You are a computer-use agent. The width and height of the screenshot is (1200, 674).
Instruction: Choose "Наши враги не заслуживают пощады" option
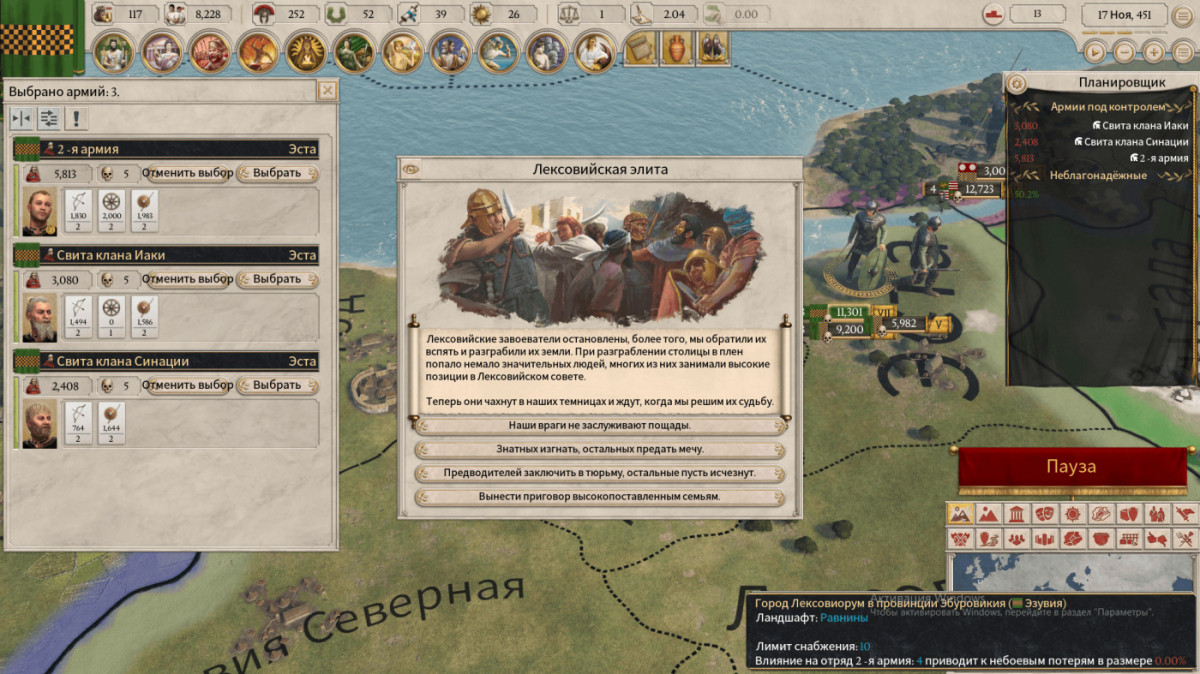[x=599, y=426]
